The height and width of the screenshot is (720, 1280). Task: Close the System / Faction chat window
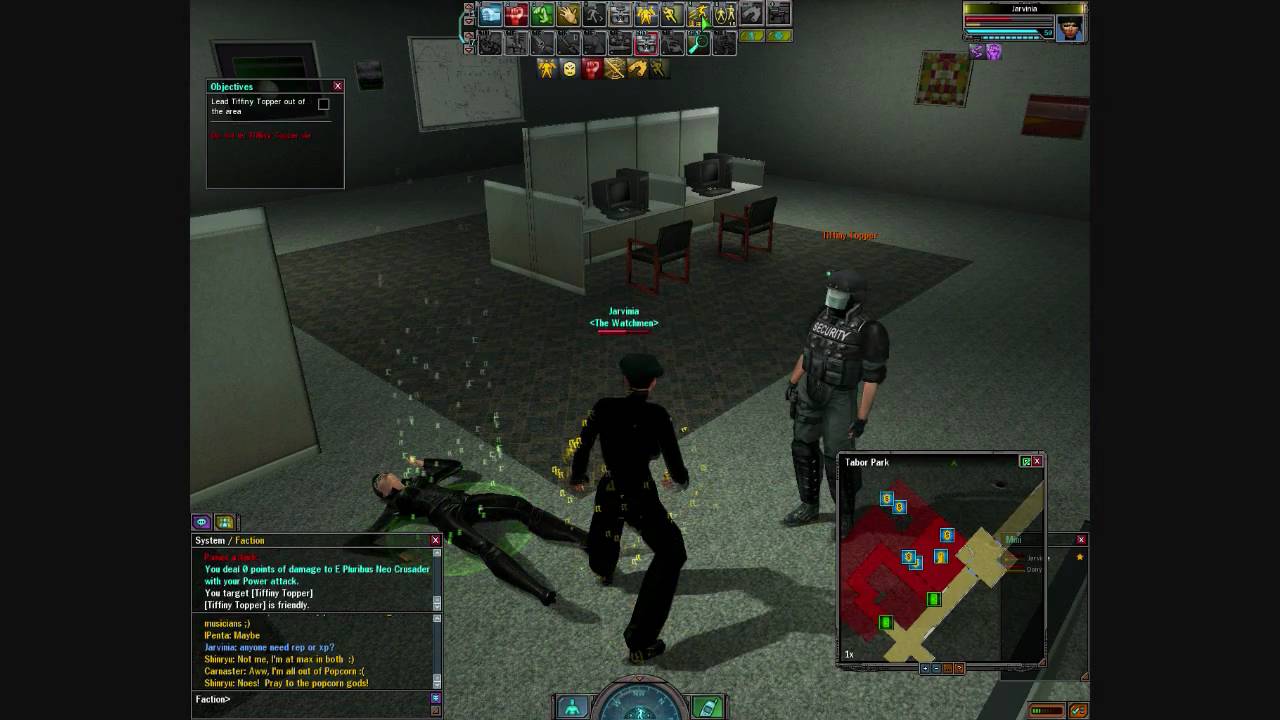[435, 540]
